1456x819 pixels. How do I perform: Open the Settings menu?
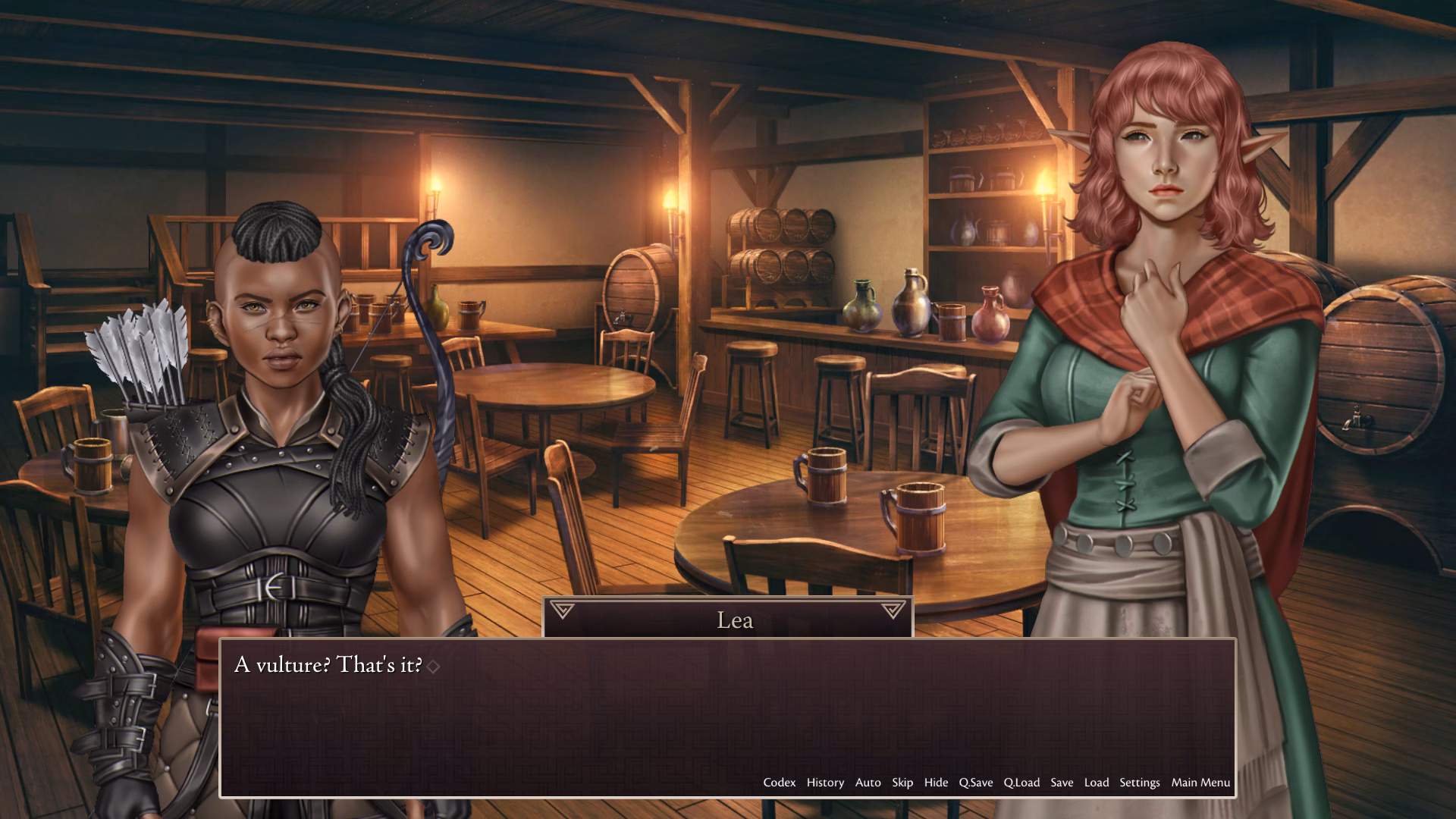[1140, 783]
